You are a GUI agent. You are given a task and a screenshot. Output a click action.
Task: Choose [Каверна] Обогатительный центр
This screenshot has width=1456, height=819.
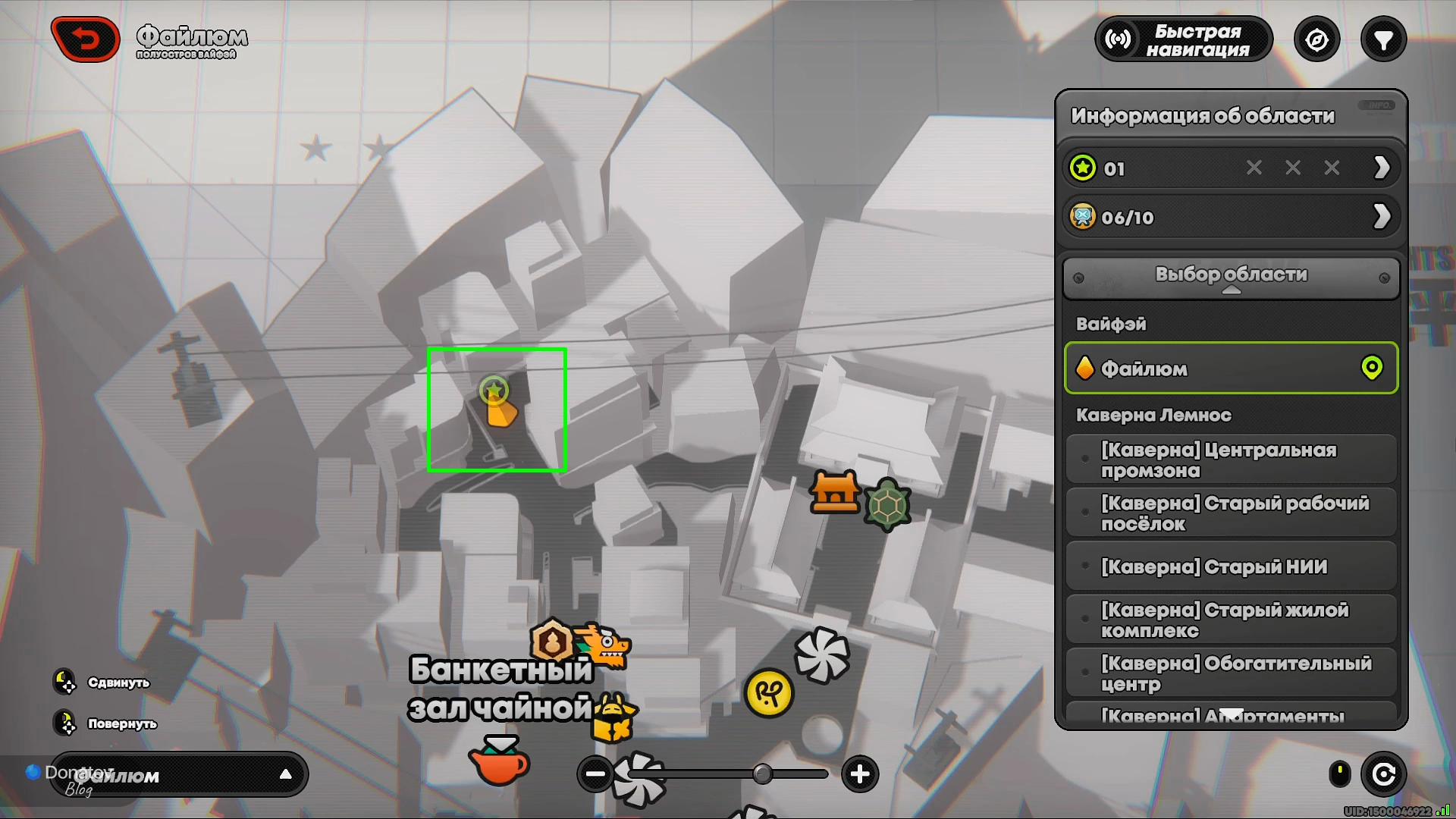click(x=1231, y=673)
